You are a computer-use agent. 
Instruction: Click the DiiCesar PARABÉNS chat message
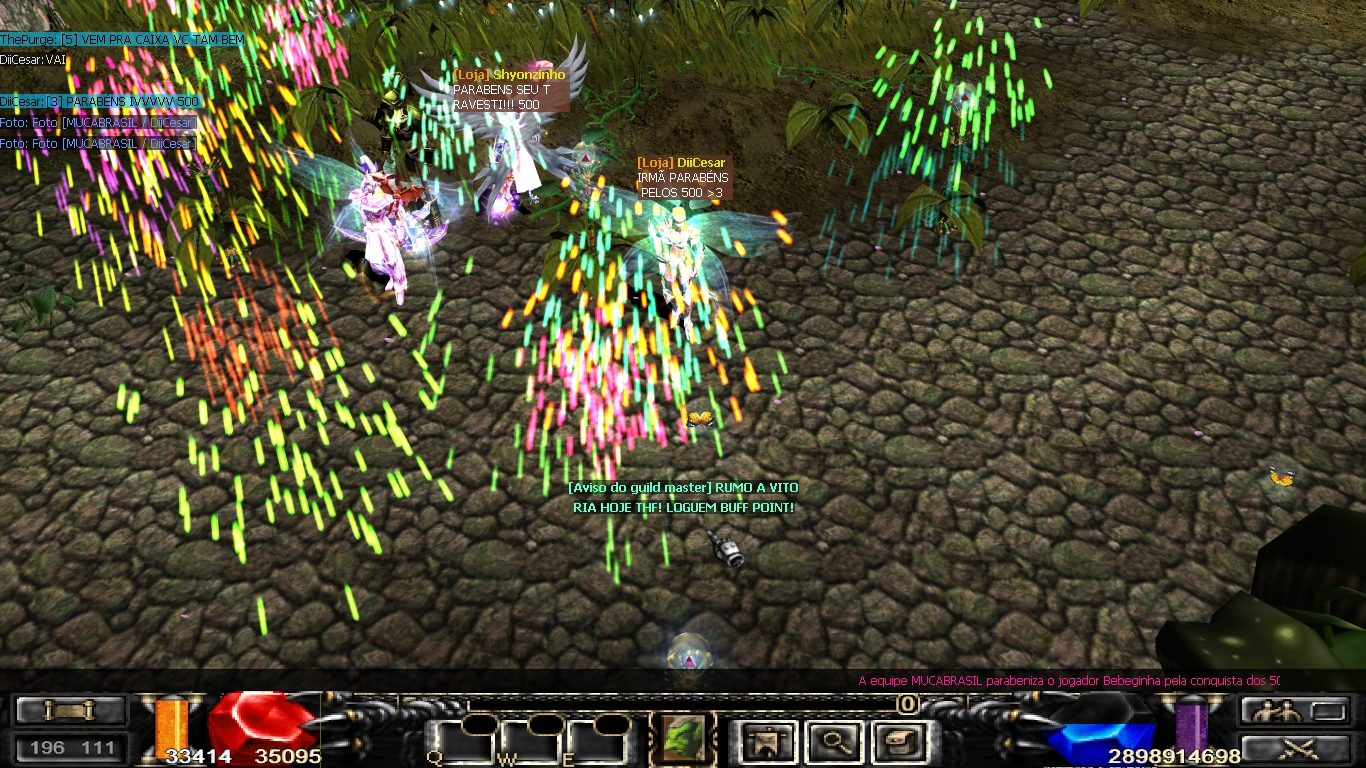pyautogui.click(x=100, y=102)
